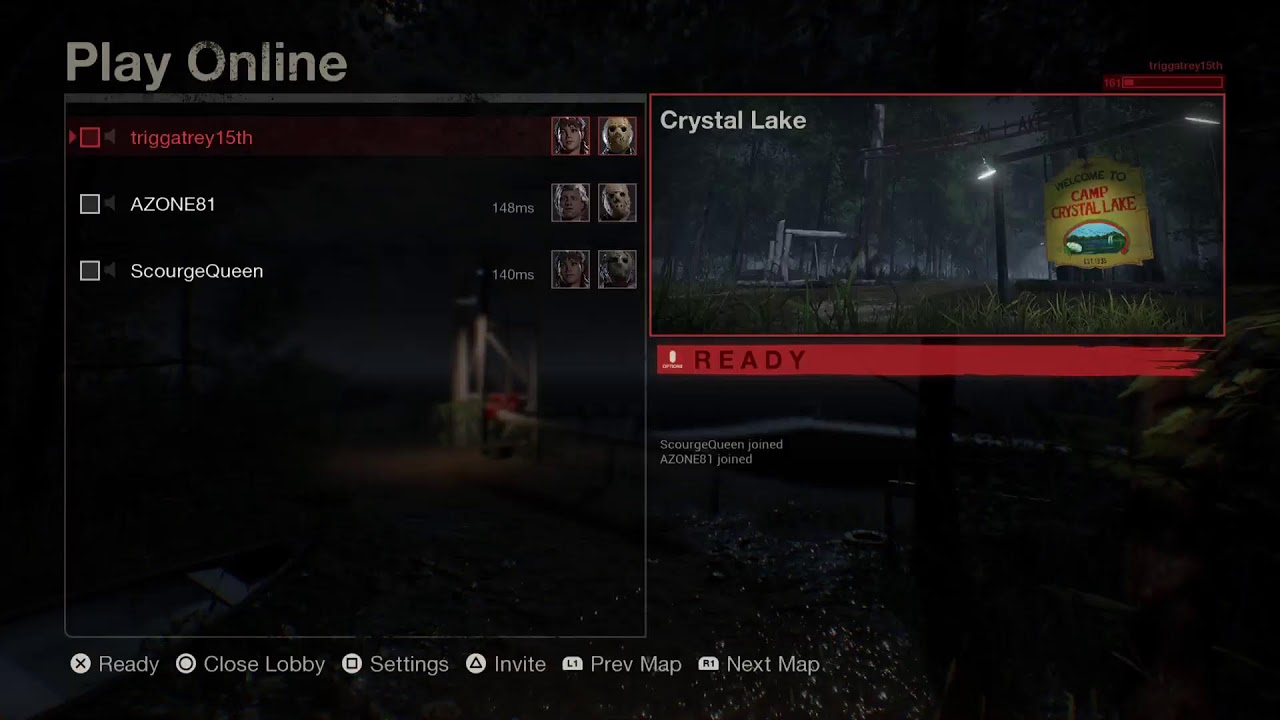View triggatrey15th's counselor portrait
Screen dimensions: 1280x720
click(571, 136)
